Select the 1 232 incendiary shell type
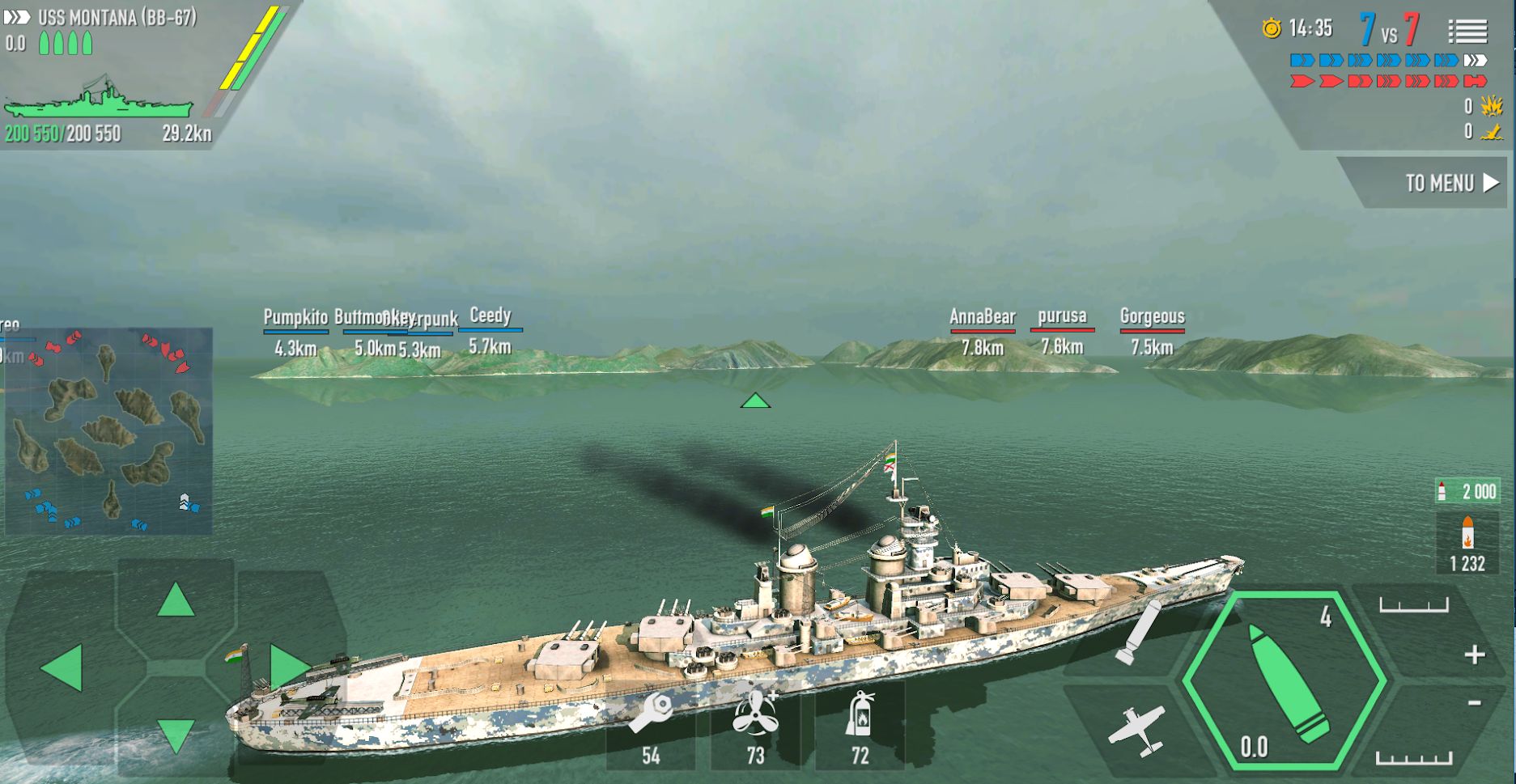This screenshot has width=1516, height=784. click(1467, 545)
